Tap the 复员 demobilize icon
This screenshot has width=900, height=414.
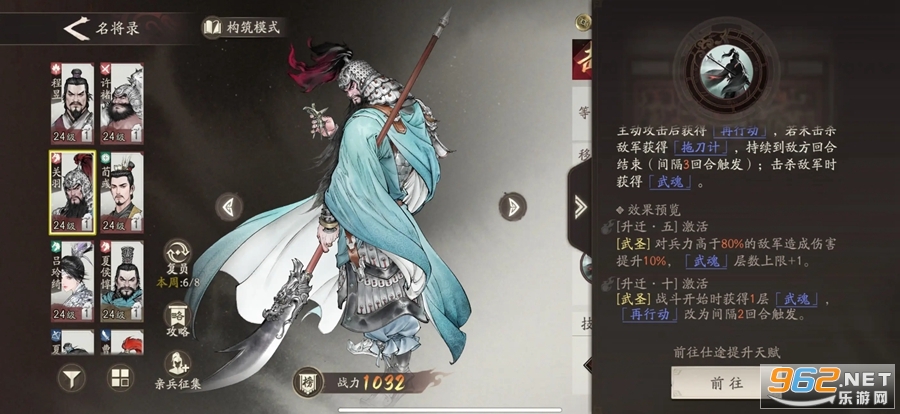point(176,254)
